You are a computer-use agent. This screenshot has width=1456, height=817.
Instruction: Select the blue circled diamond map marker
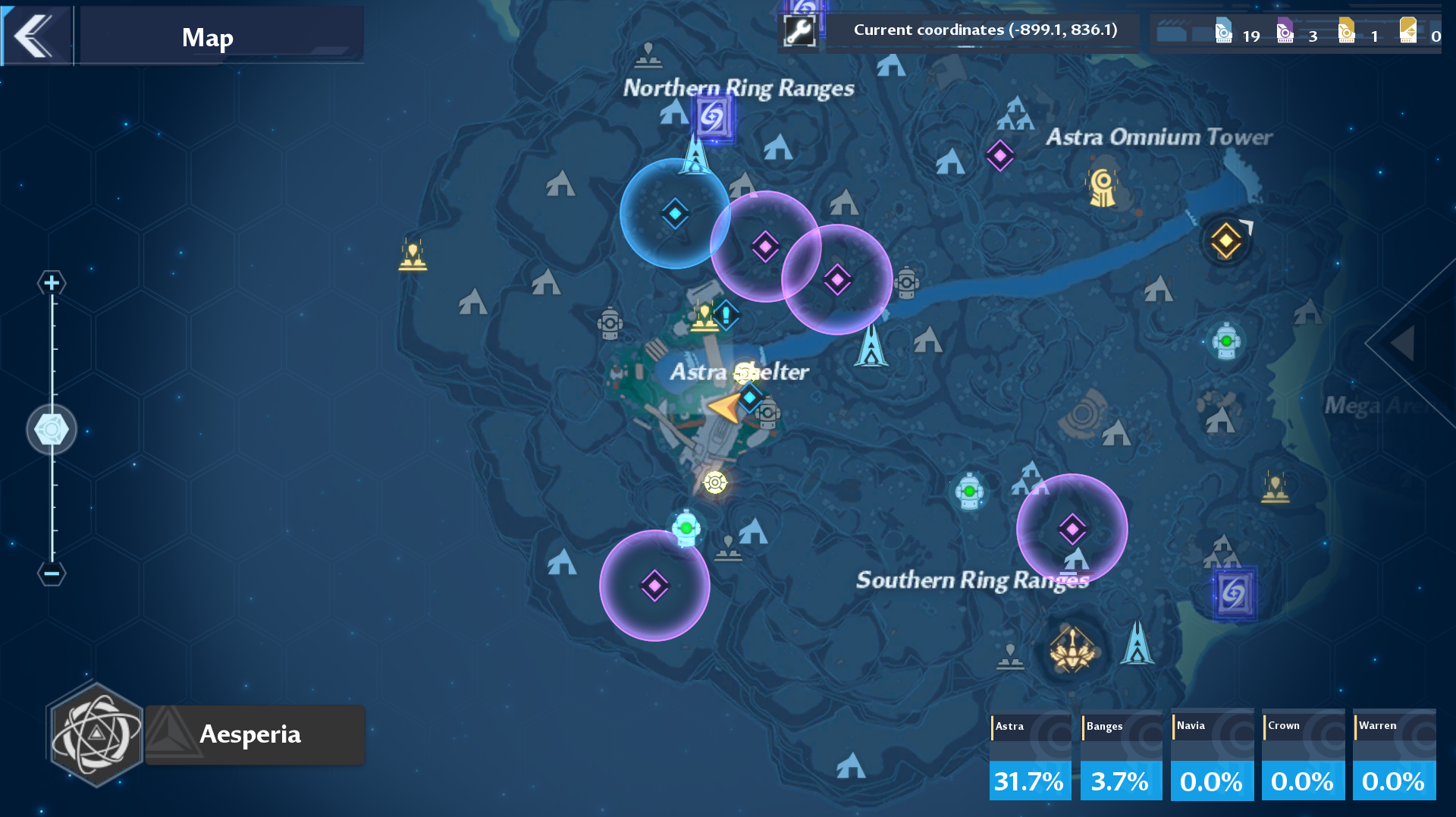[675, 214]
